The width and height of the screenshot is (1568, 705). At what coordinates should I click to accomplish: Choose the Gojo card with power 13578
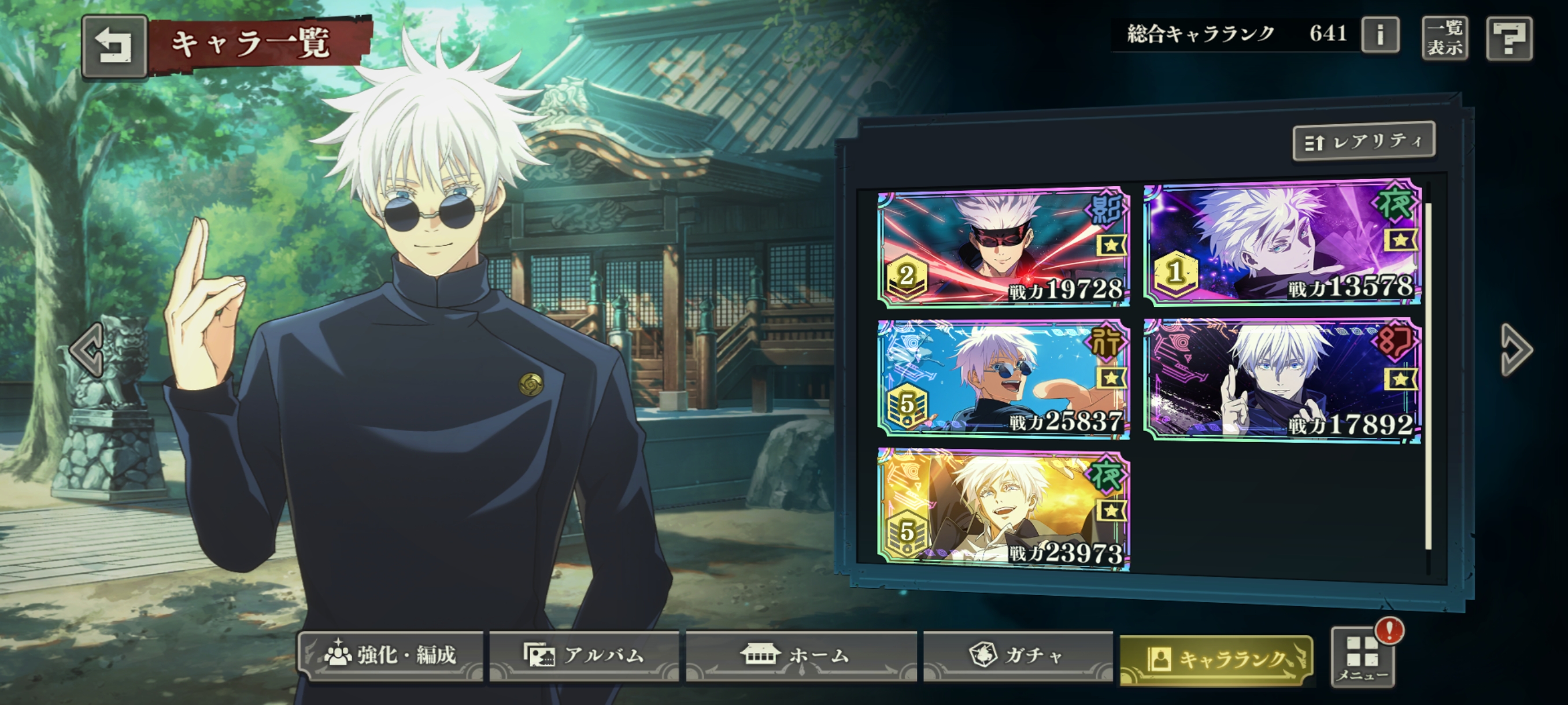point(1282,243)
